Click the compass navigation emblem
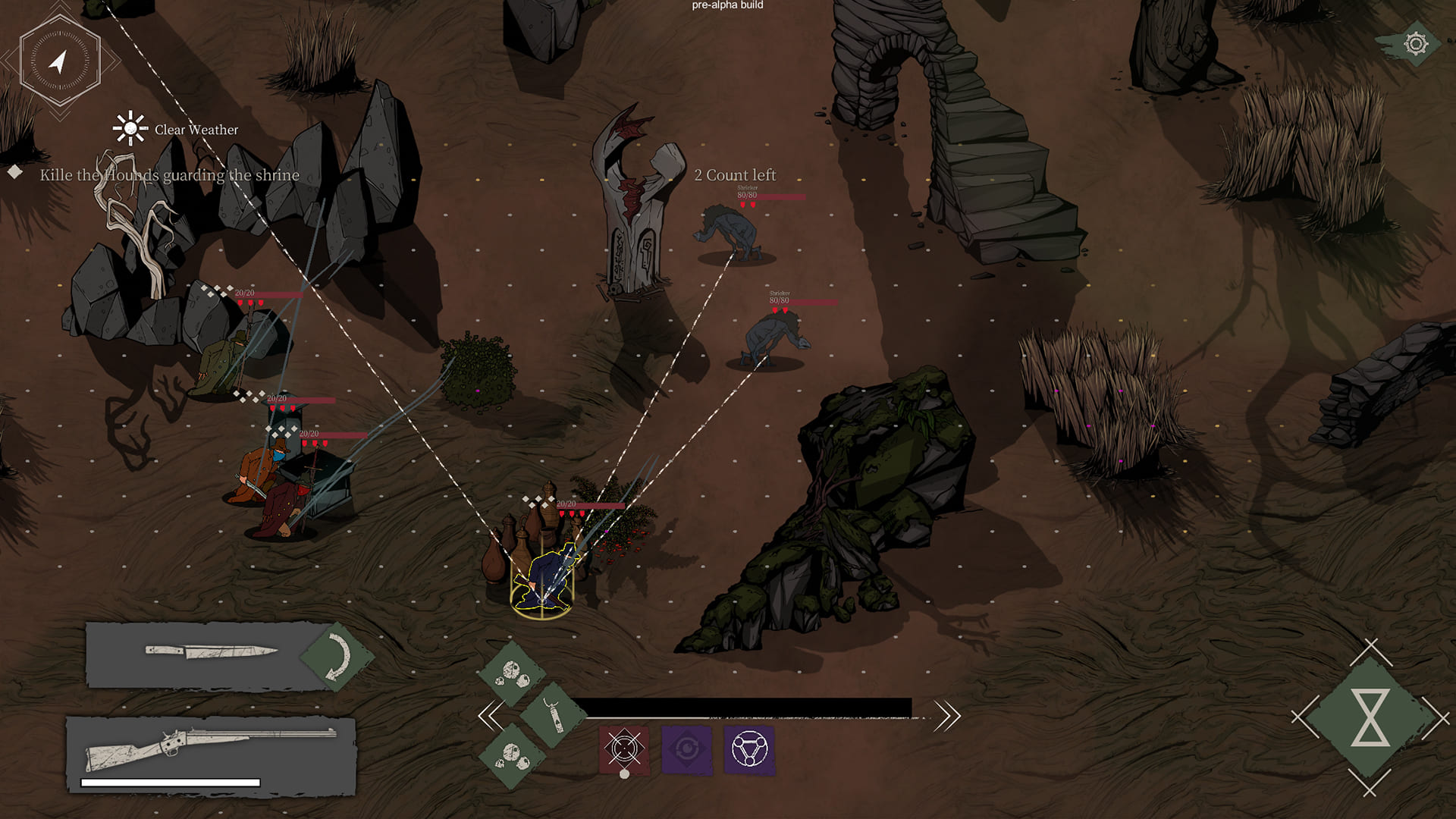This screenshot has height=819, width=1456. (59, 61)
